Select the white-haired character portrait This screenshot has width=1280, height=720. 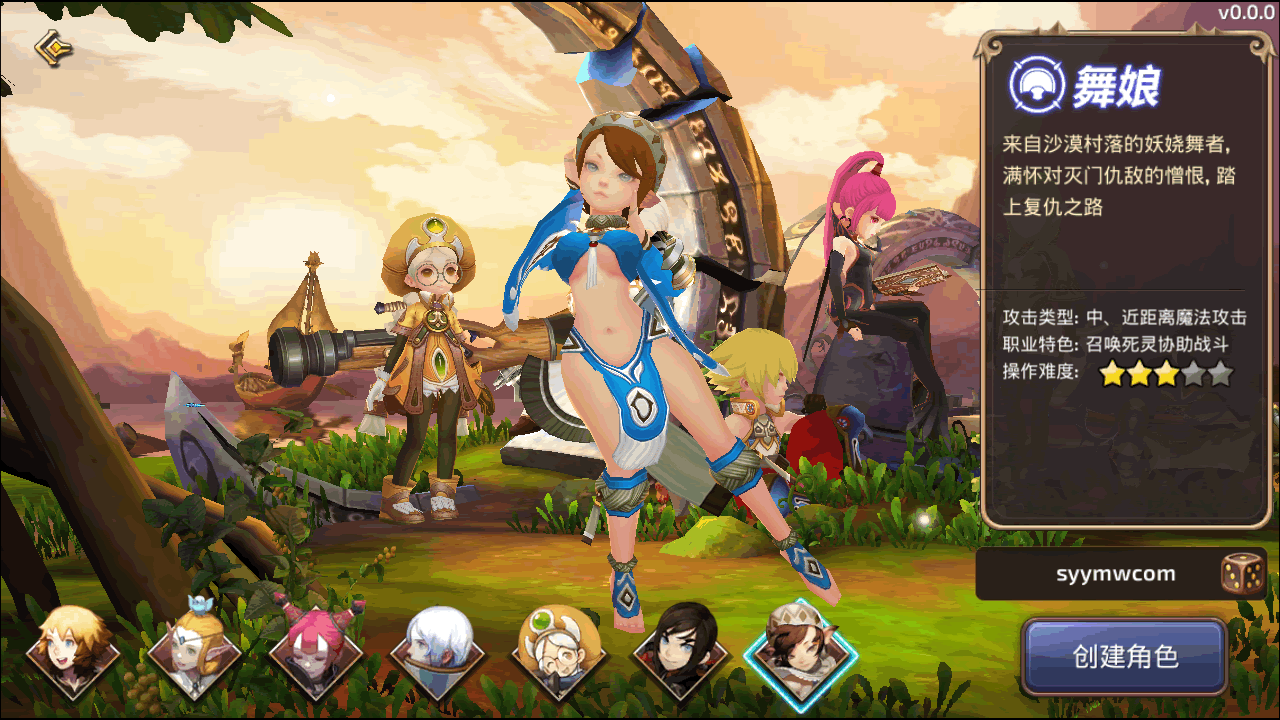tap(437, 653)
